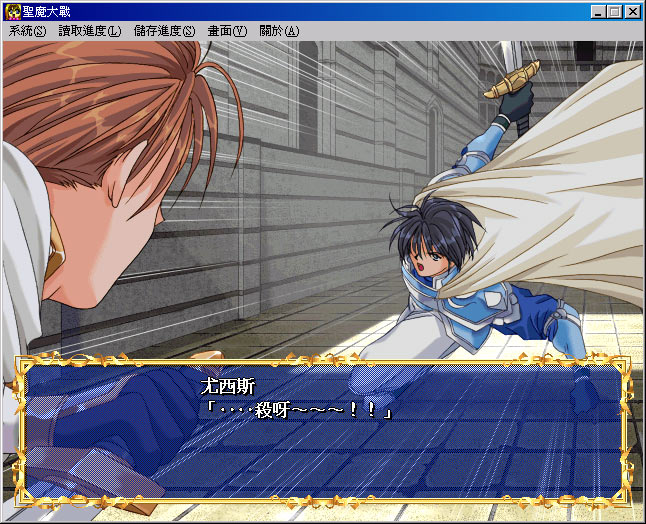Open the 系統(S) system menu

[27, 31]
